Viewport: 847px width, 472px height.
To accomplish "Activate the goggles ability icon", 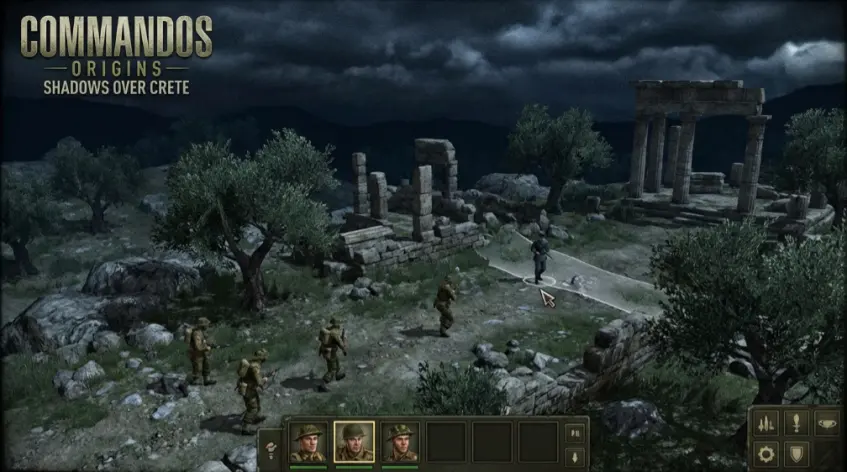I will [x=829, y=421].
